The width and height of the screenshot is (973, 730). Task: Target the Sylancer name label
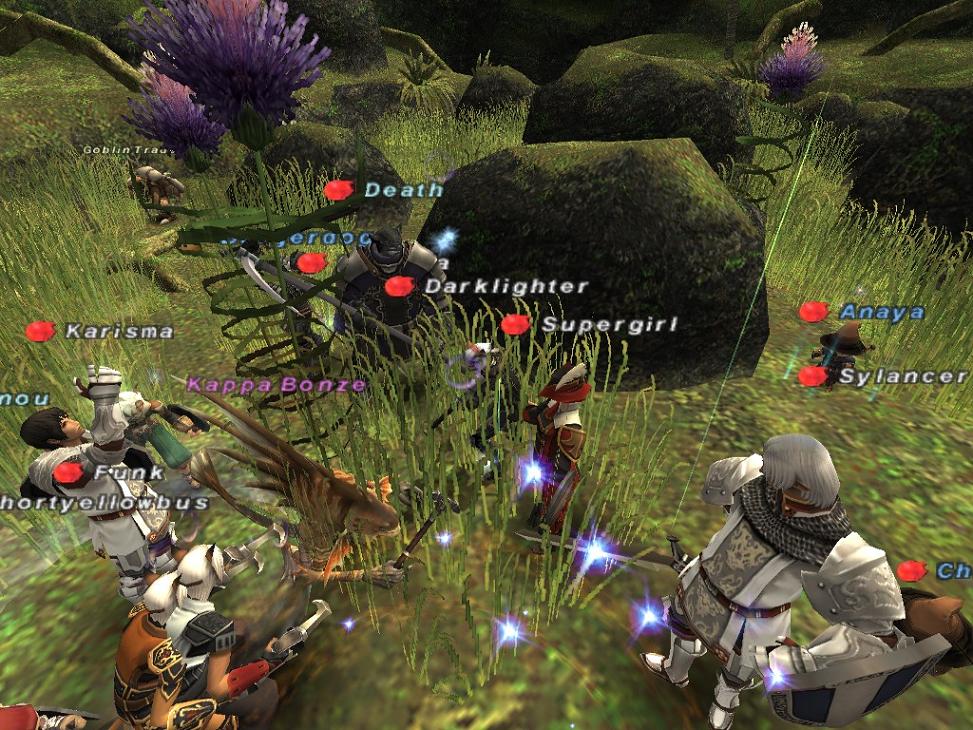coord(902,377)
